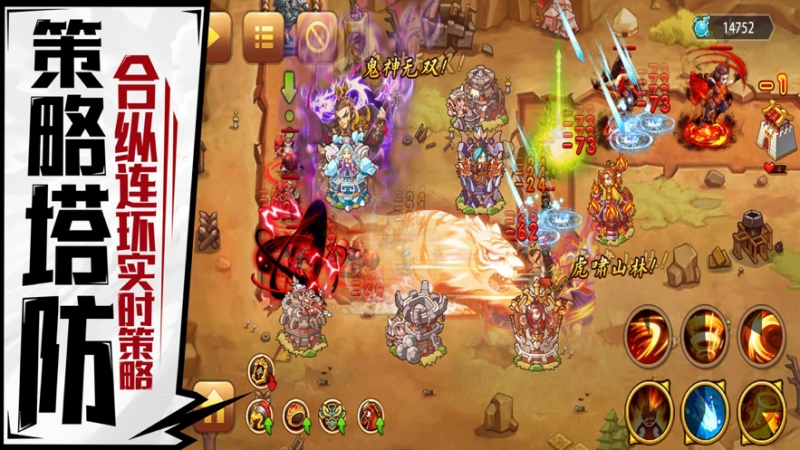Image resolution: width=800 pixels, height=450 pixels.
Task: Open the list menu button
Action: 263,38
